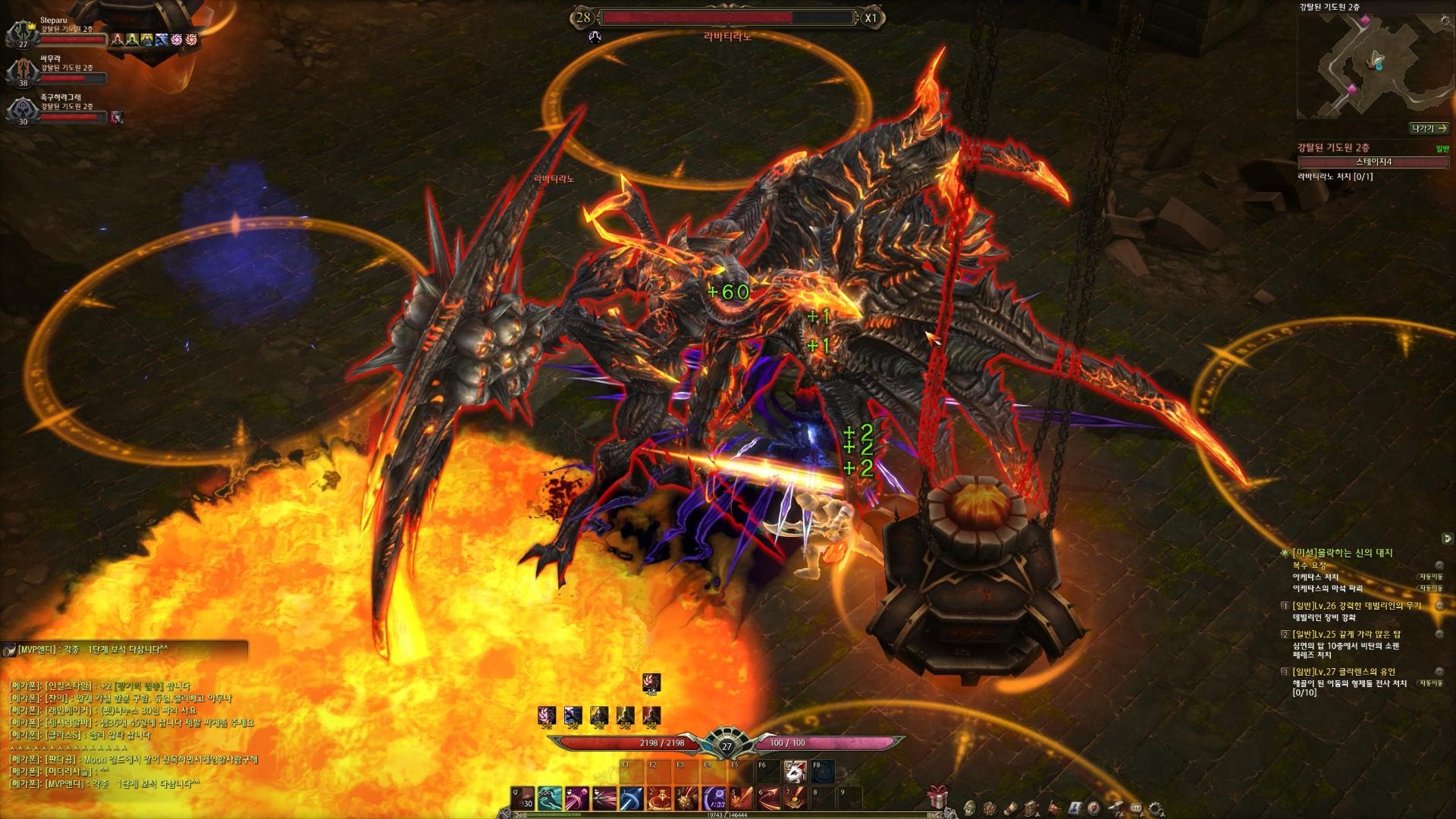Open the anvil crafting icon
The image size is (1456, 819).
(1116, 807)
